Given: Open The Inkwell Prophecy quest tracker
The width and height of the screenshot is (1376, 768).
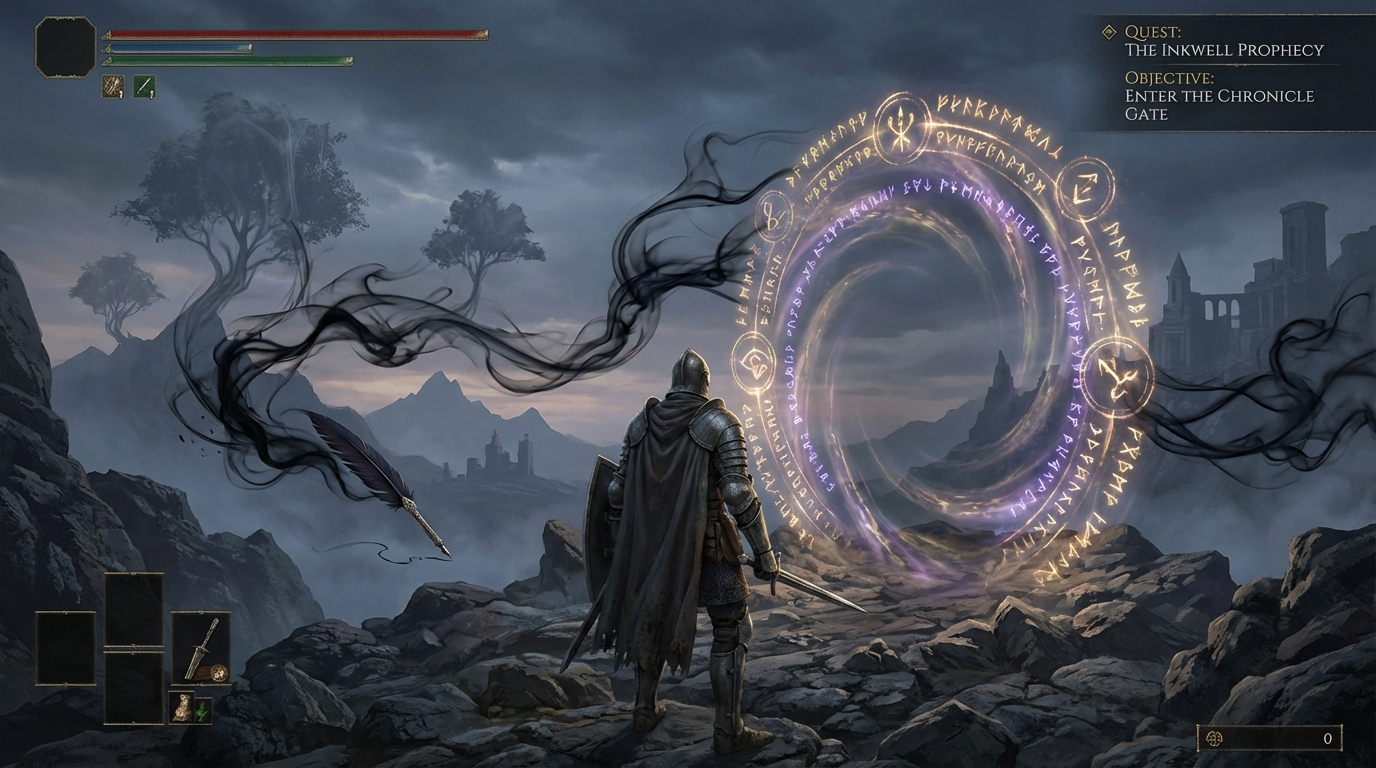Looking at the screenshot, I should coord(1223,49).
